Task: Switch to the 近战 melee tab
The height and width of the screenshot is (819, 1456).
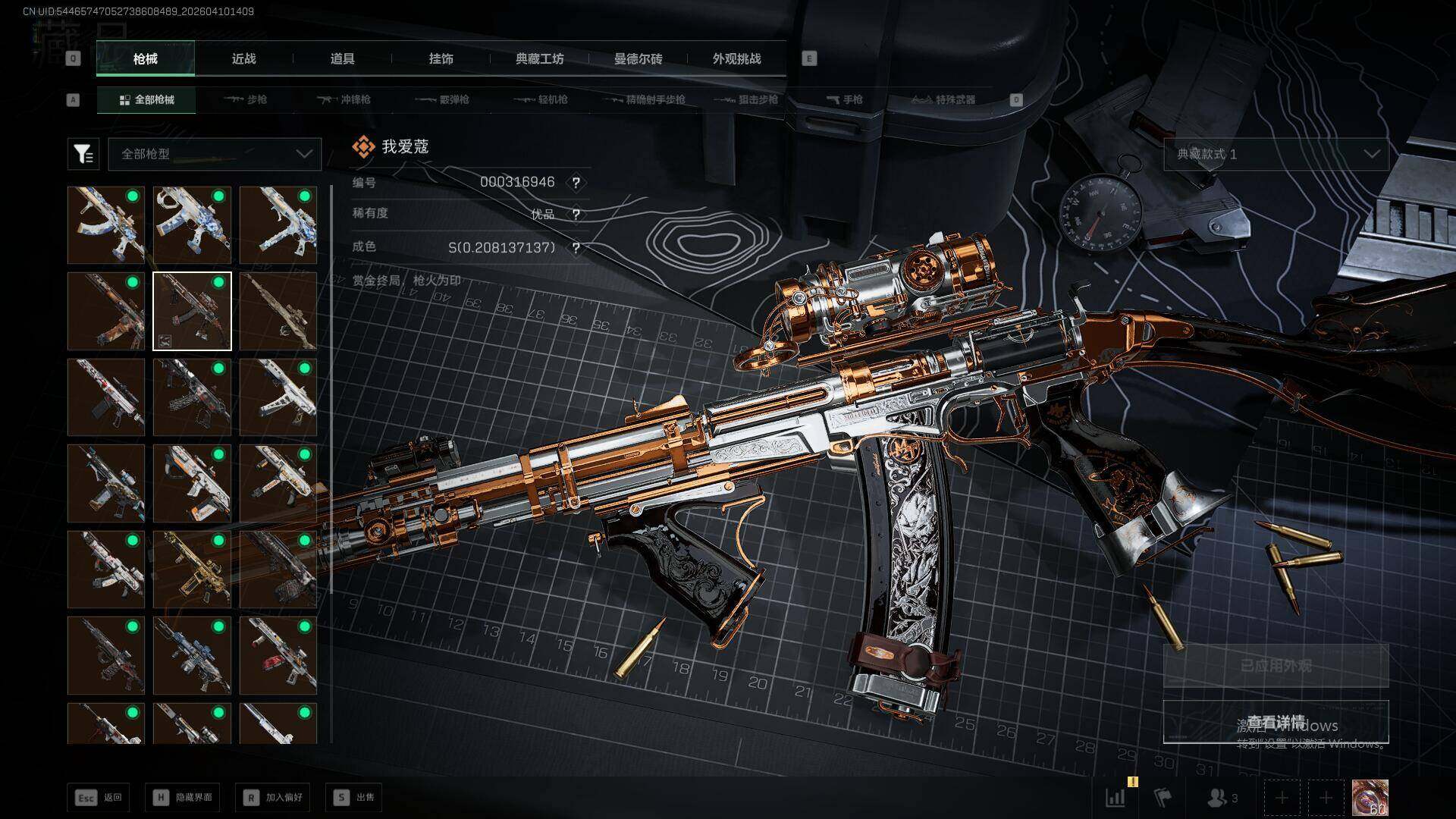Action: 243,59
